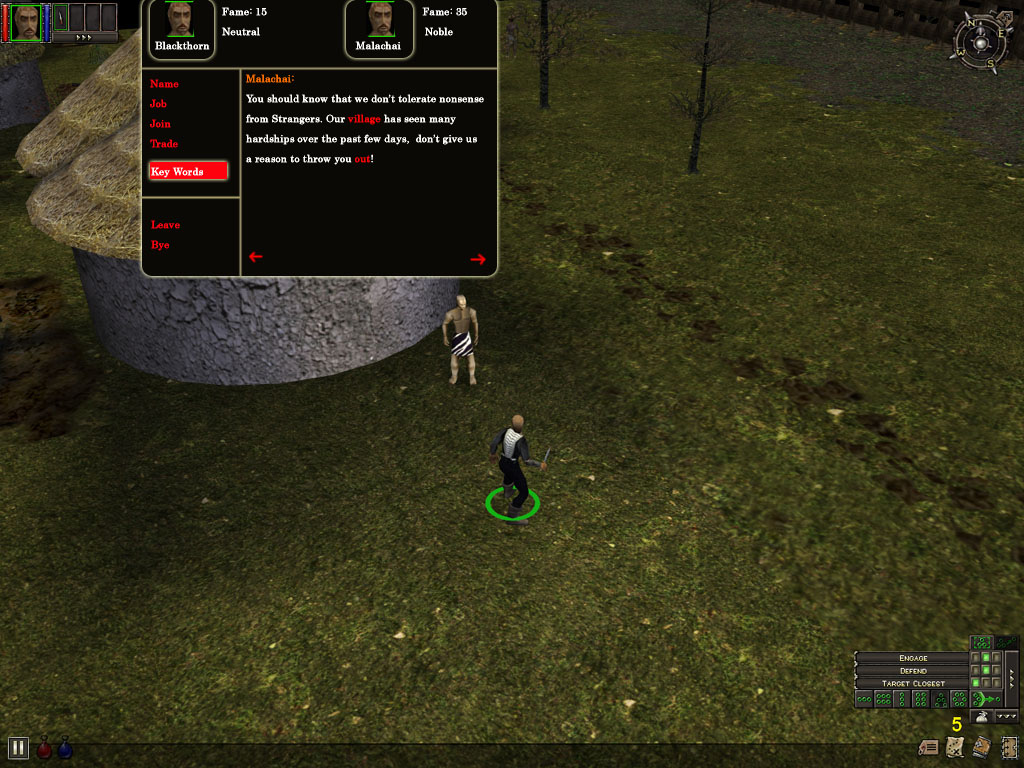The image size is (1024, 768).
Task: Open the Key Words list
Action: [x=188, y=171]
